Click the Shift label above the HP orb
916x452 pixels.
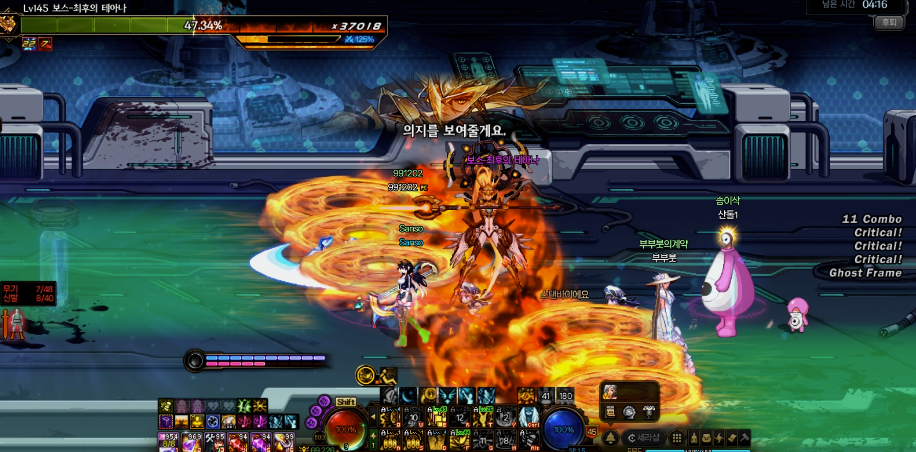tap(345, 401)
